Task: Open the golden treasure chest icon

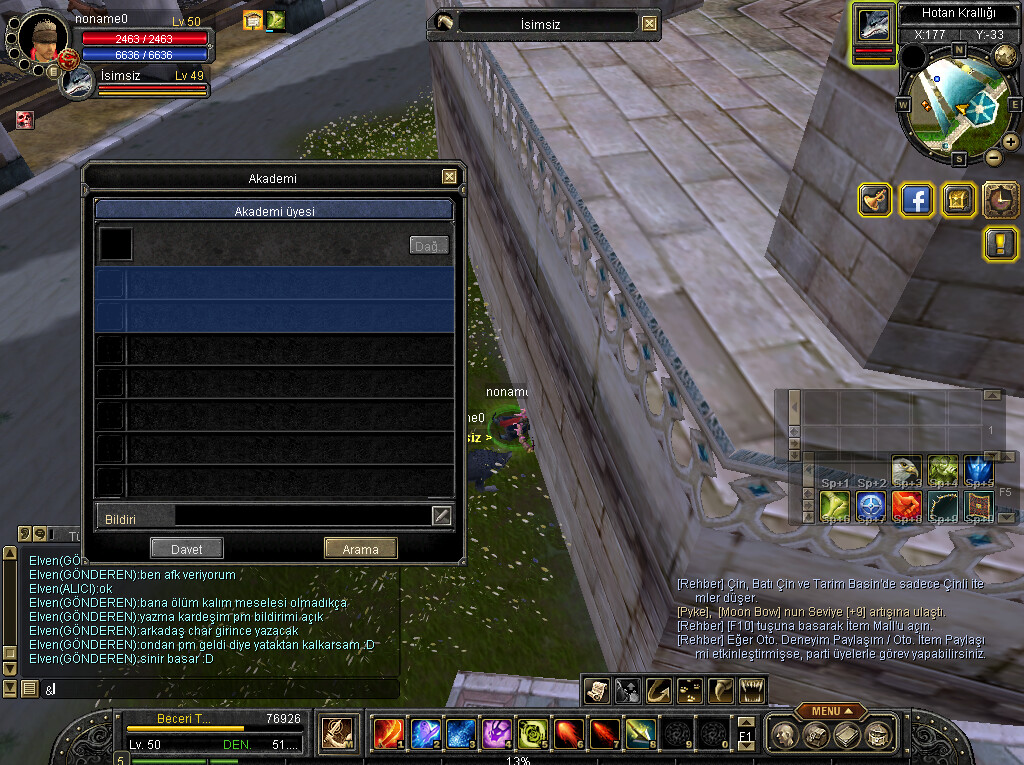Action: tap(958, 200)
